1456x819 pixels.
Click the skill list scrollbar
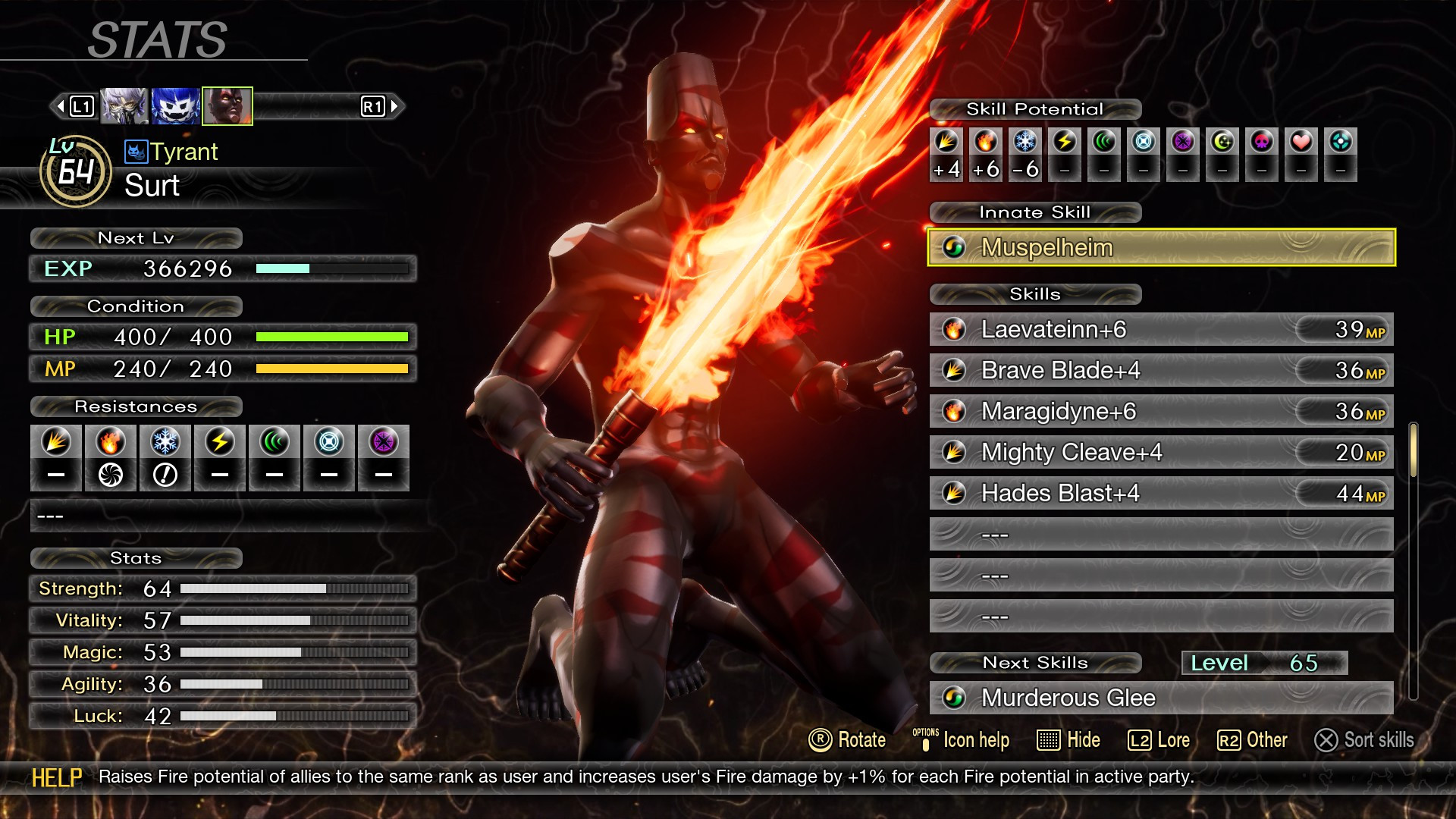(1413, 451)
